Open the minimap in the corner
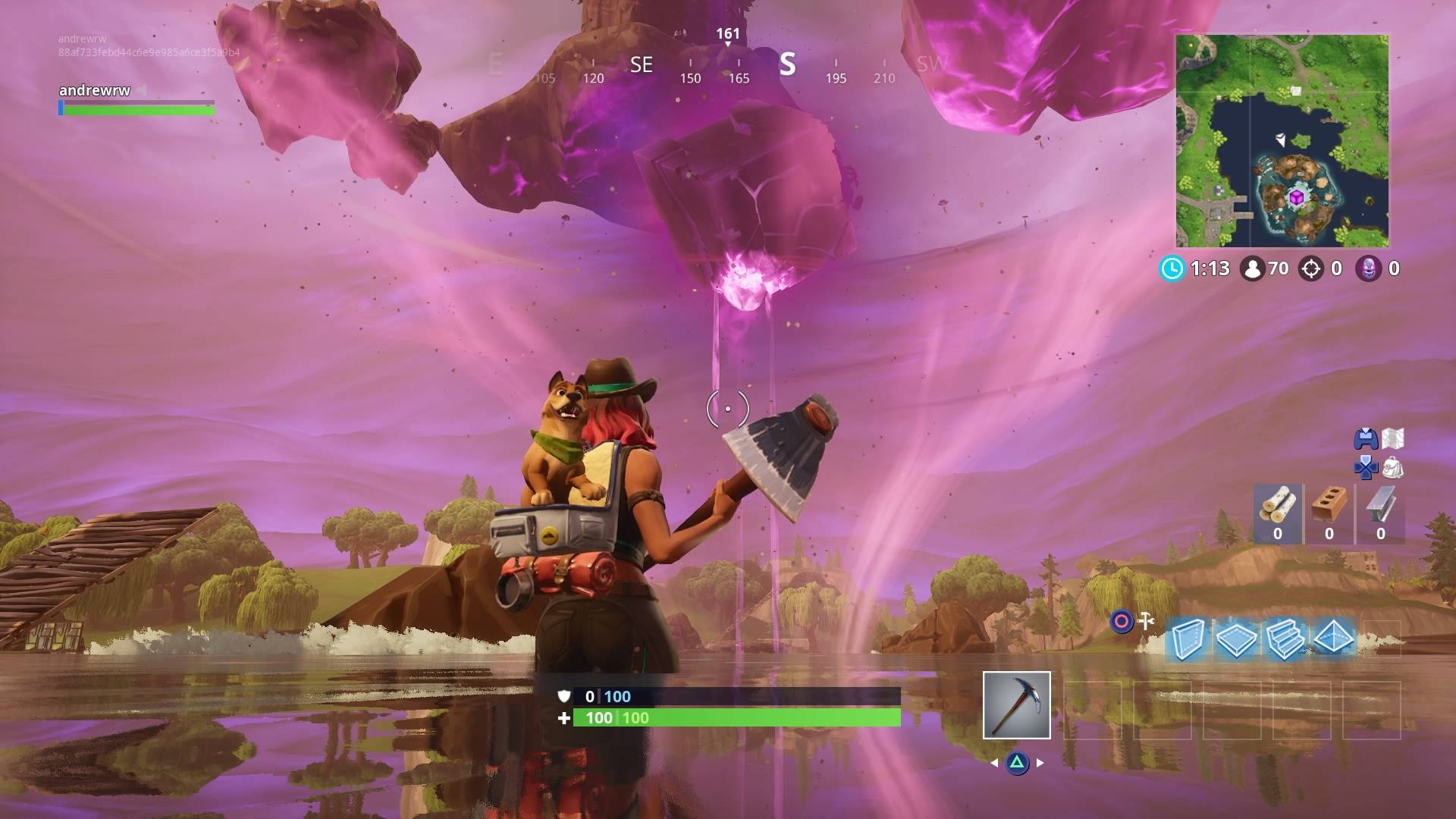1456x819 pixels. [x=1282, y=141]
